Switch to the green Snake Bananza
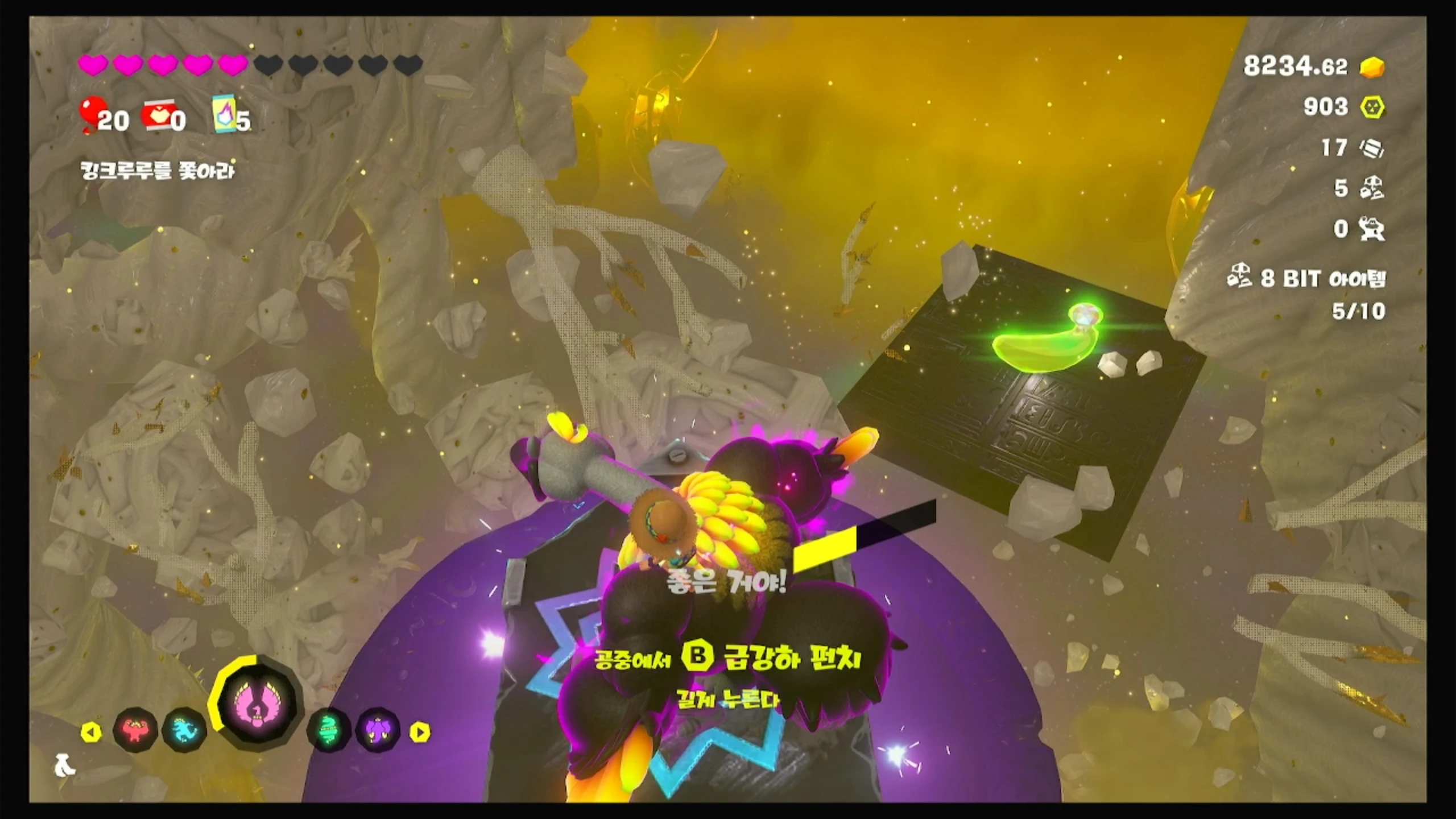1456x819 pixels. [x=329, y=730]
